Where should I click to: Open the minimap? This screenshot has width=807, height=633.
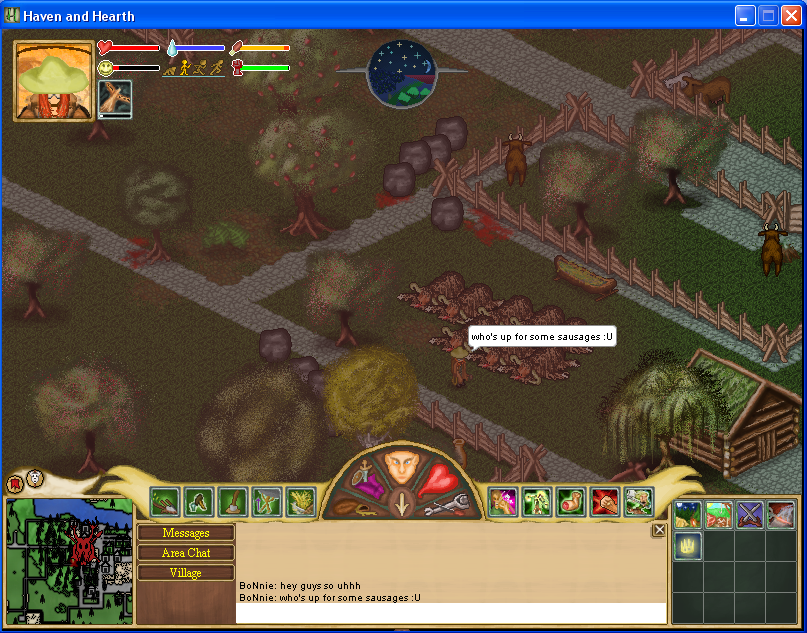(x=70, y=559)
